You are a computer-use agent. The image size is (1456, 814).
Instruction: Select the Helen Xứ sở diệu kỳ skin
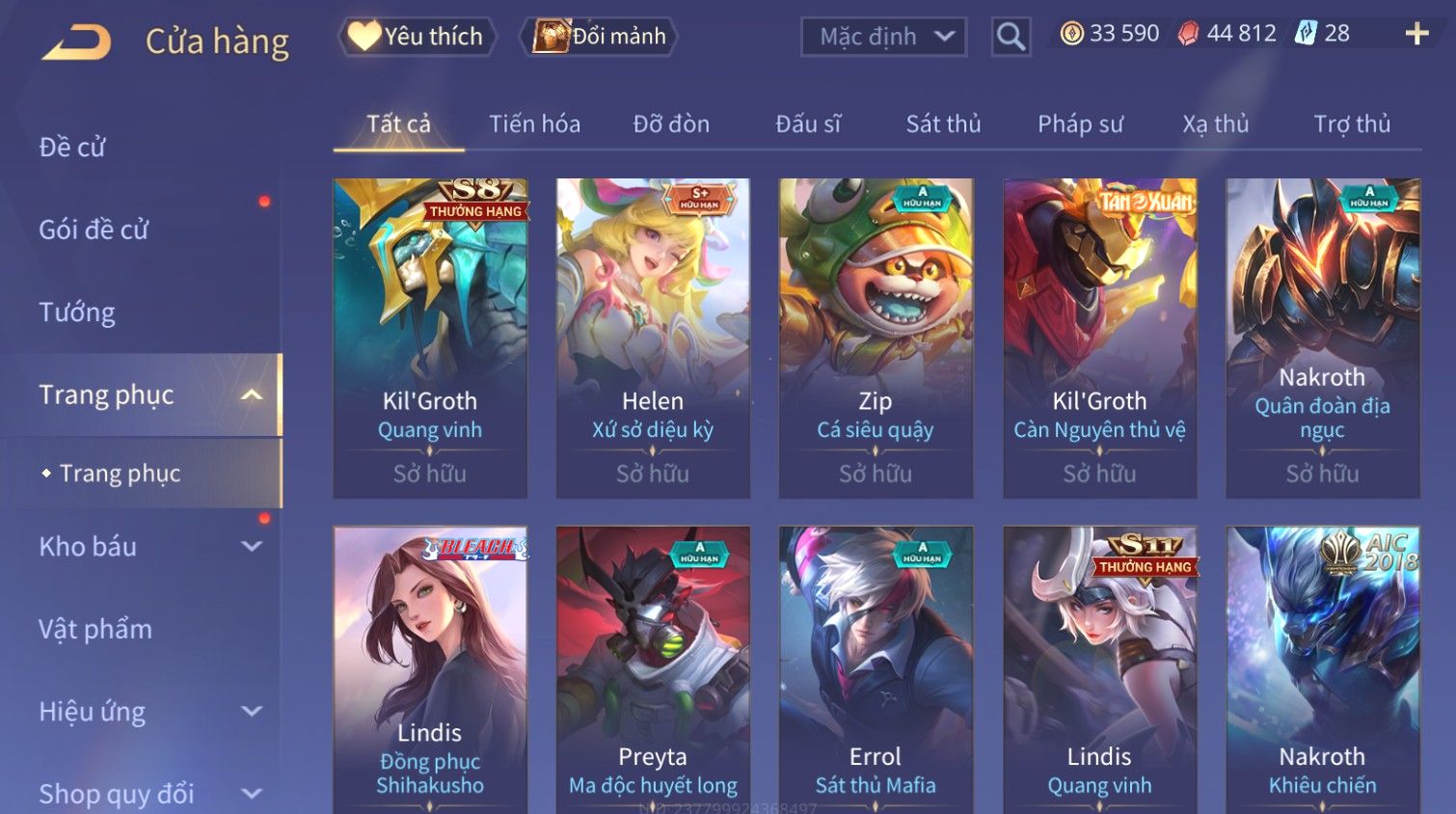653,338
